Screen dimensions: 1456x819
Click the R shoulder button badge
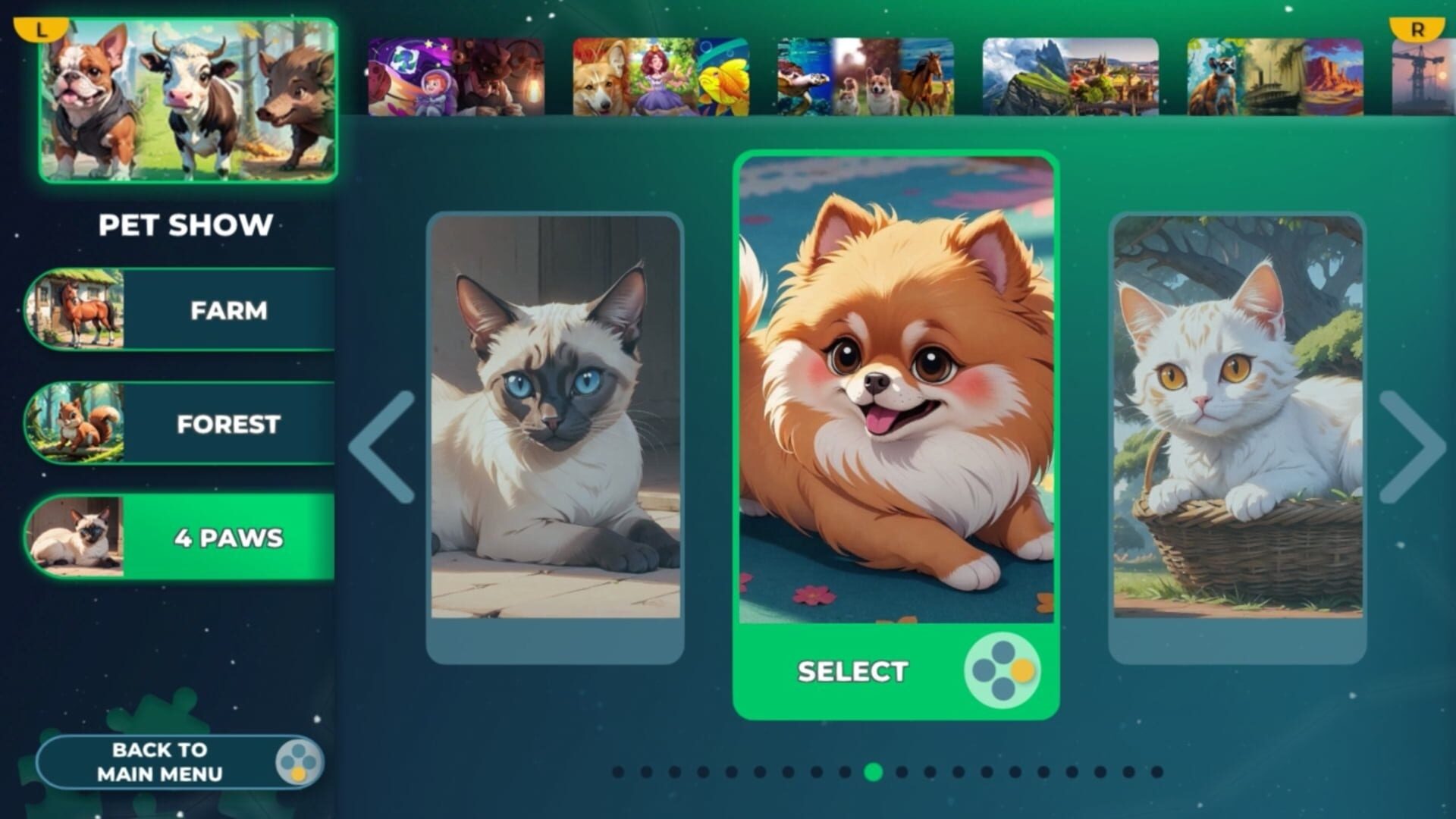point(1420,29)
